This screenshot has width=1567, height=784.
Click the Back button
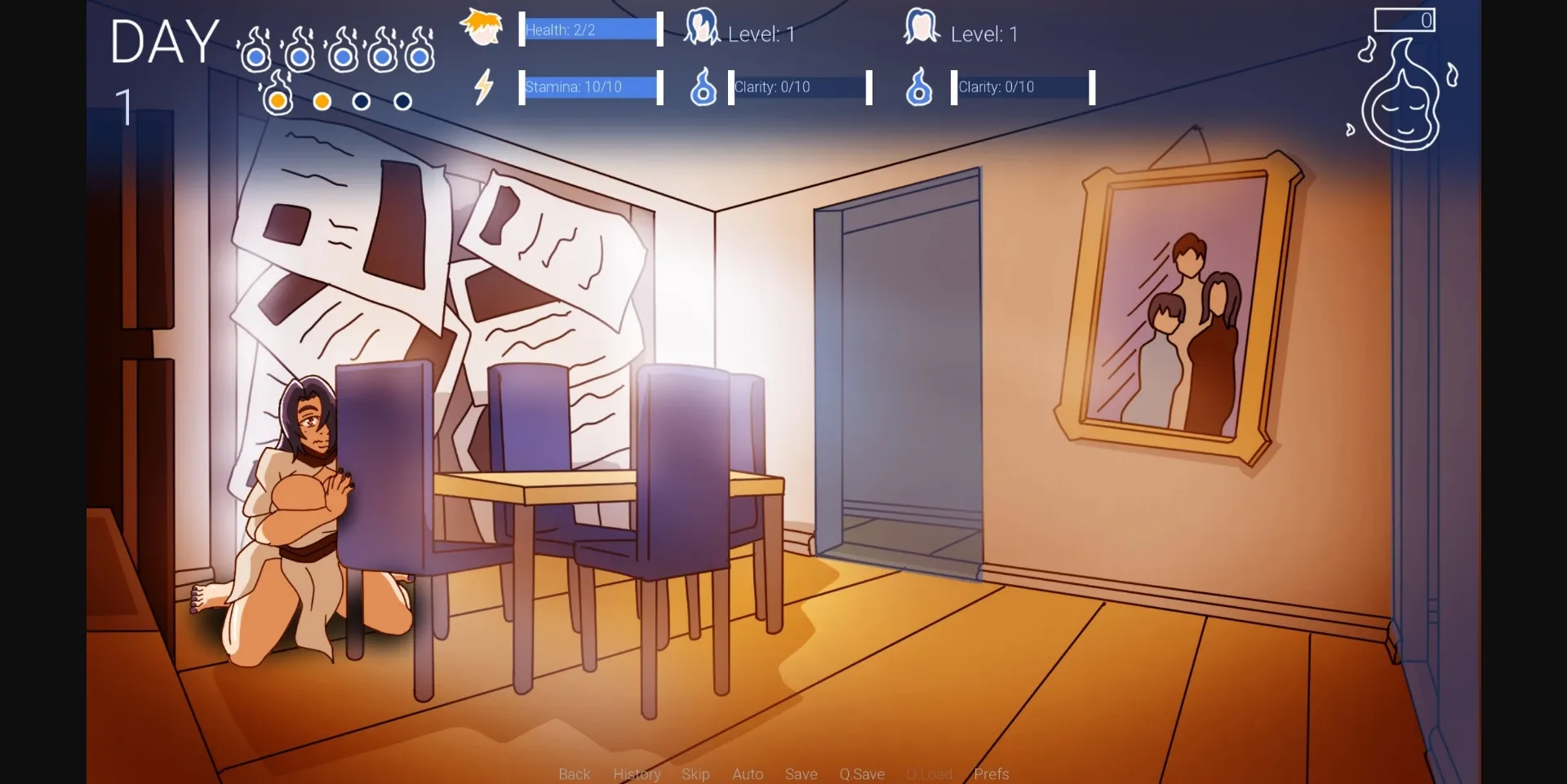coord(574,773)
